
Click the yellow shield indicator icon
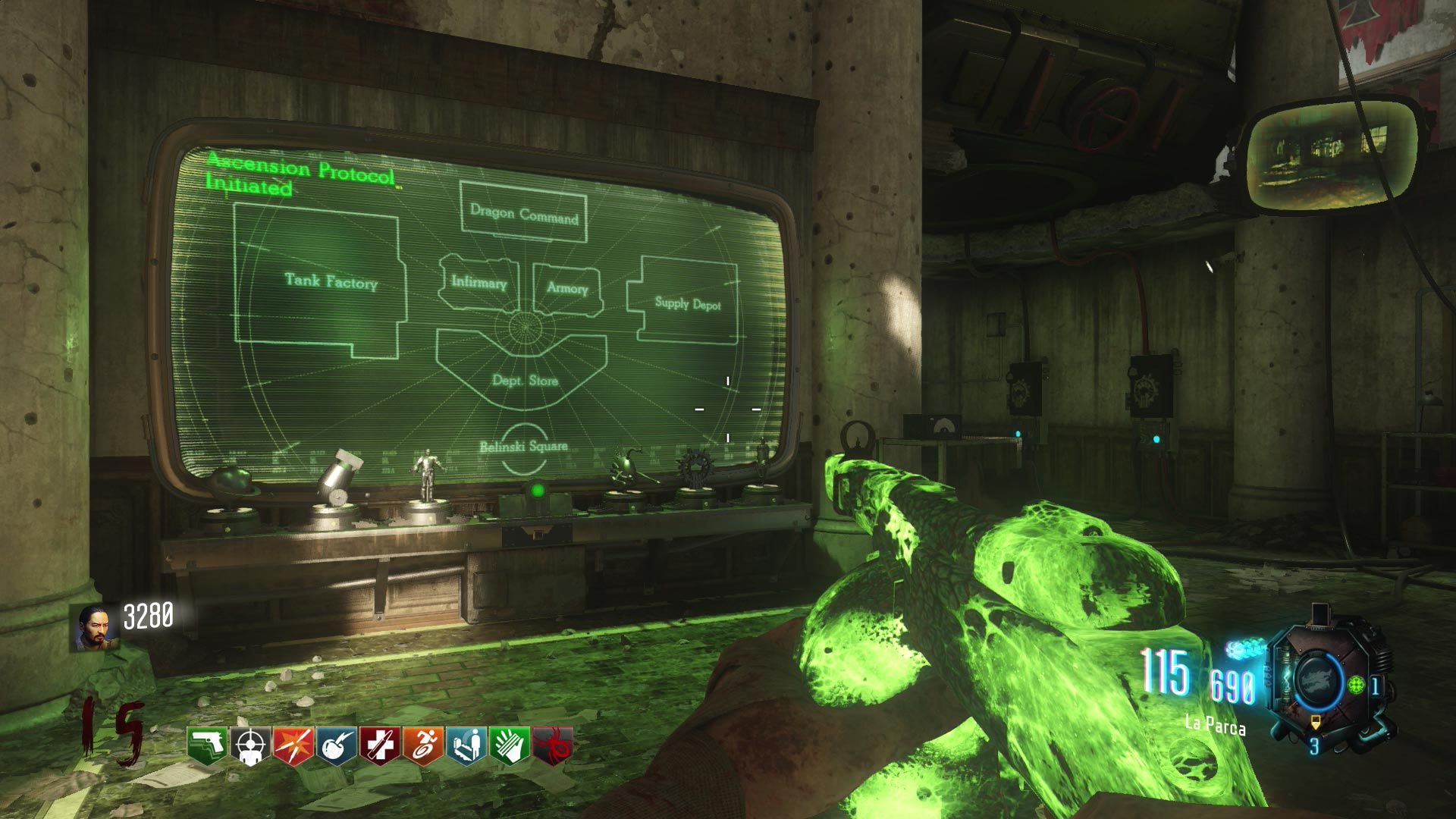coord(1315,724)
